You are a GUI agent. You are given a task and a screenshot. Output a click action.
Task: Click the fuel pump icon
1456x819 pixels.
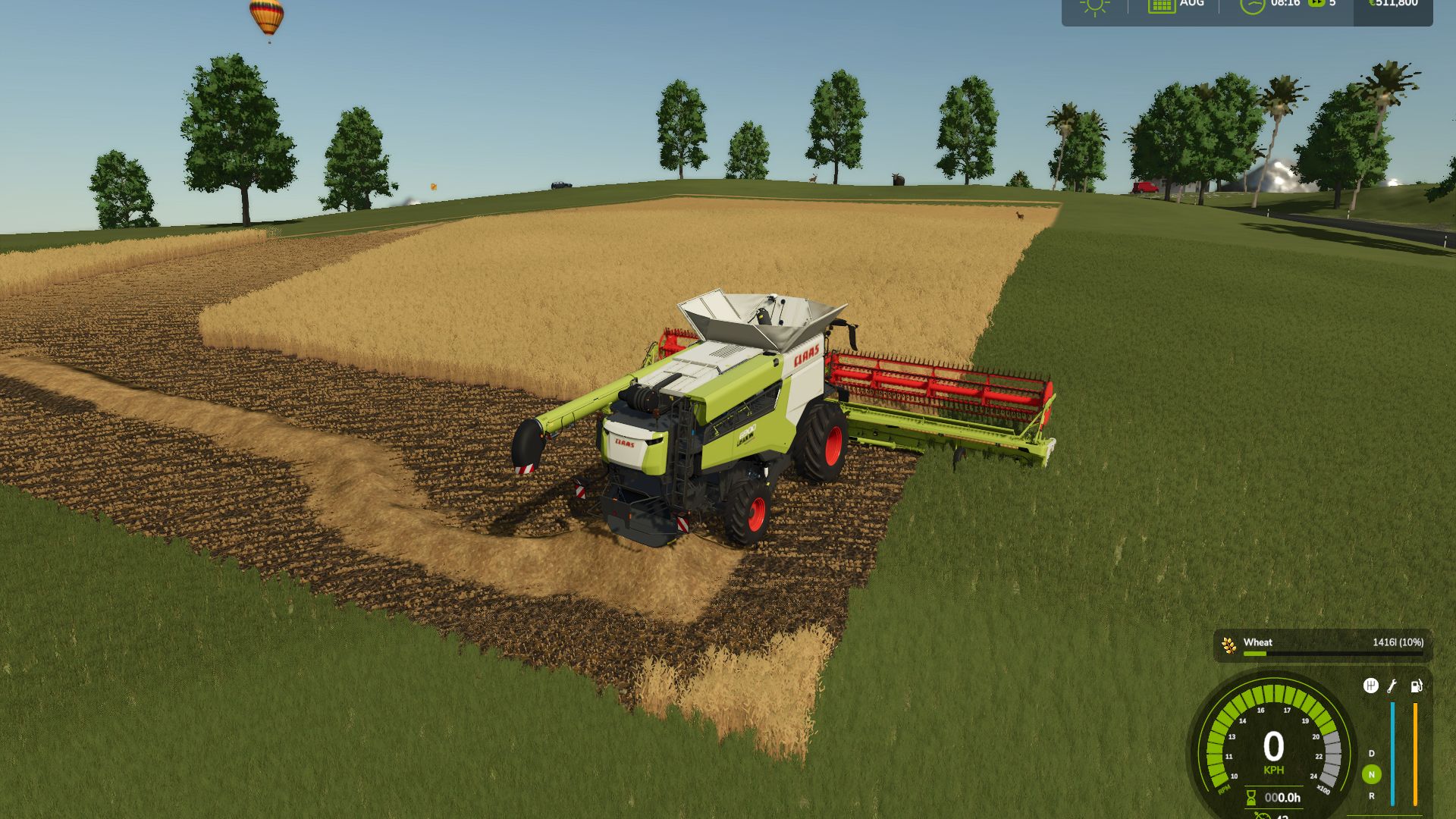pos(1416,686)
